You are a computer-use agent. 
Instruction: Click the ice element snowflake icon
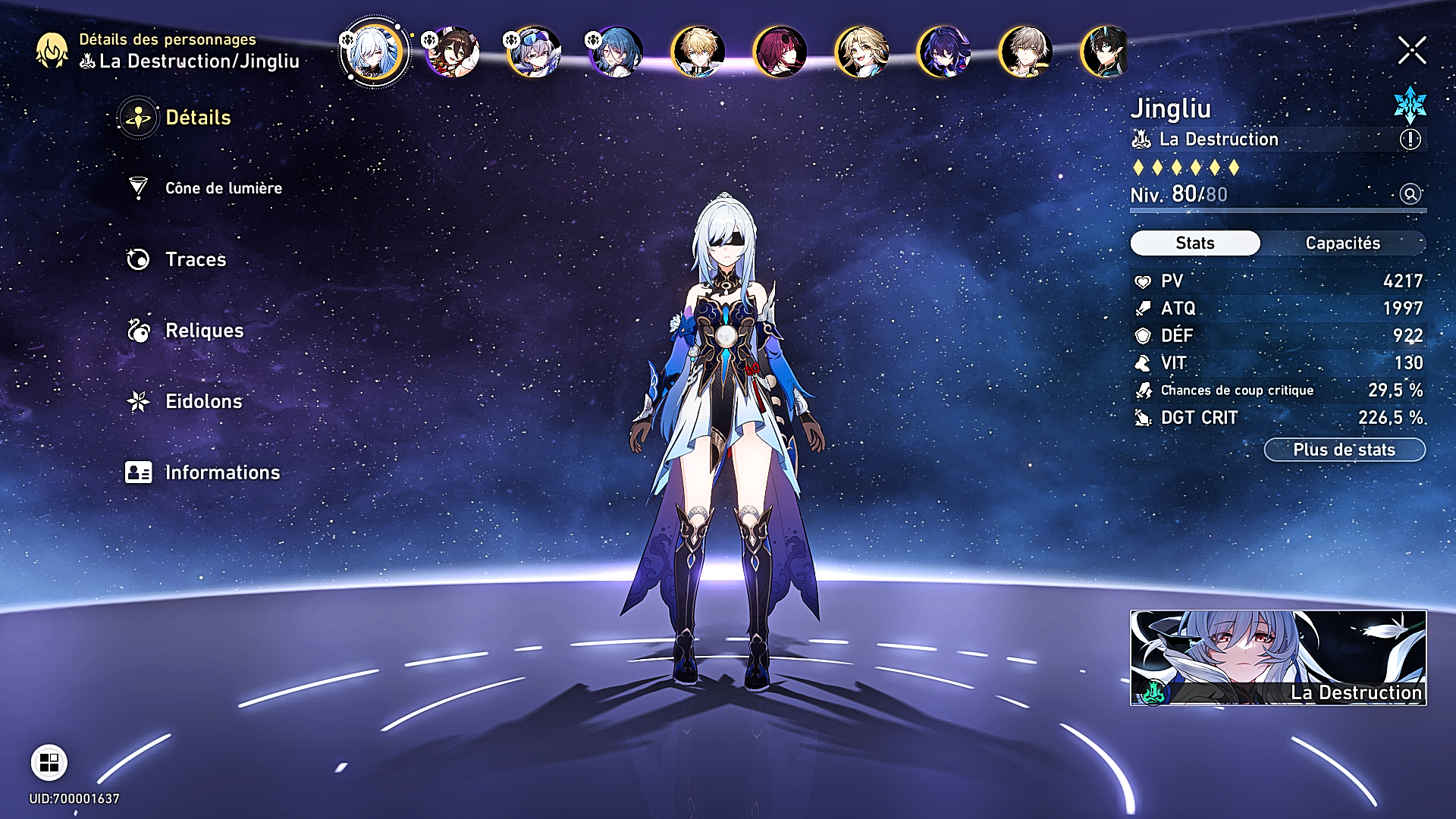(1410, 105)
